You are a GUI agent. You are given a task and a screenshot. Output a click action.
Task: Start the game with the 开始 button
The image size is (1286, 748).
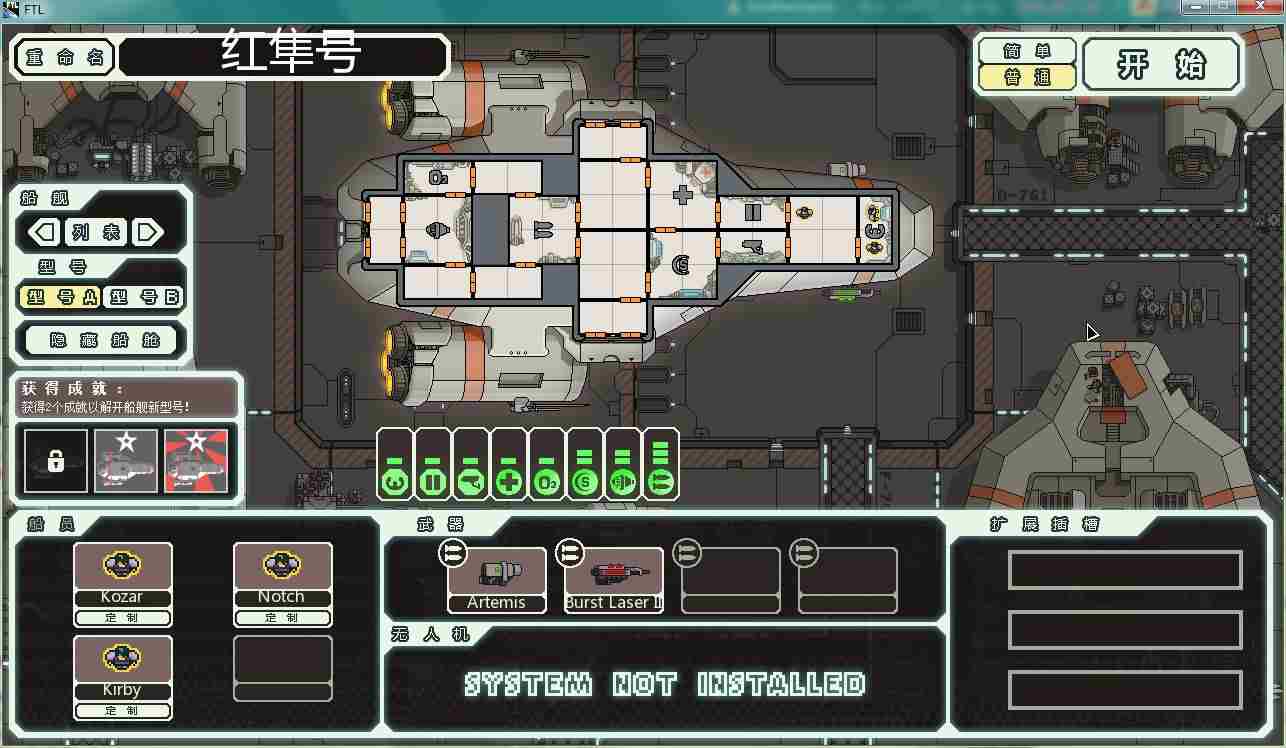(1161, 65)
